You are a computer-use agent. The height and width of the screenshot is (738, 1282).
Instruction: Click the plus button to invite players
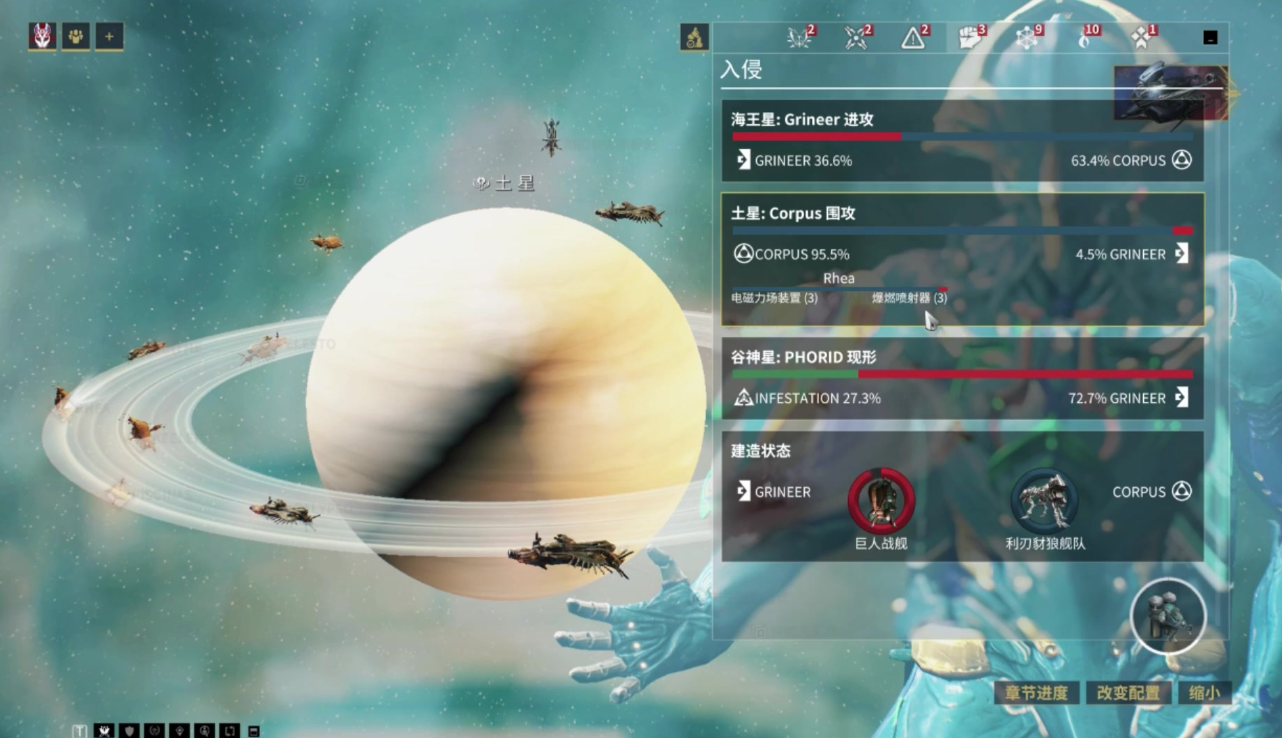click(x=109, y=37)
